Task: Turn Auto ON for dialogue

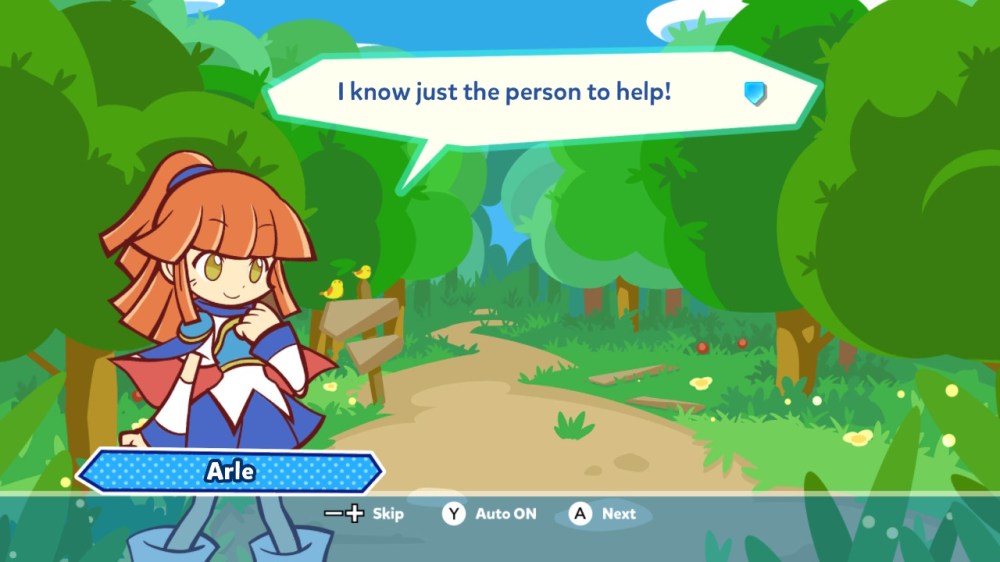Action: (490, 514)
